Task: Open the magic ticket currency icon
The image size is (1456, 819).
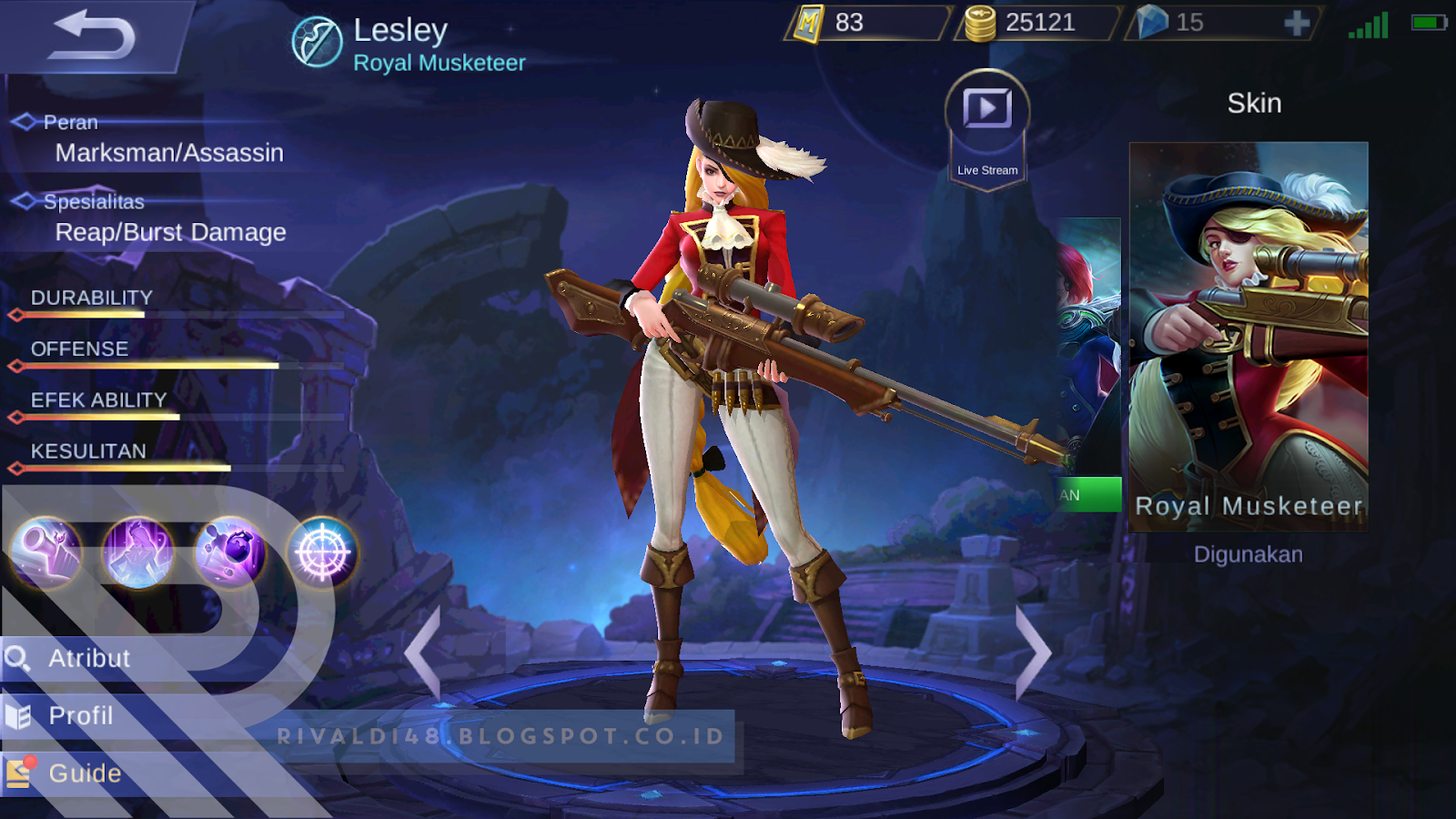Action: [808, 23]
